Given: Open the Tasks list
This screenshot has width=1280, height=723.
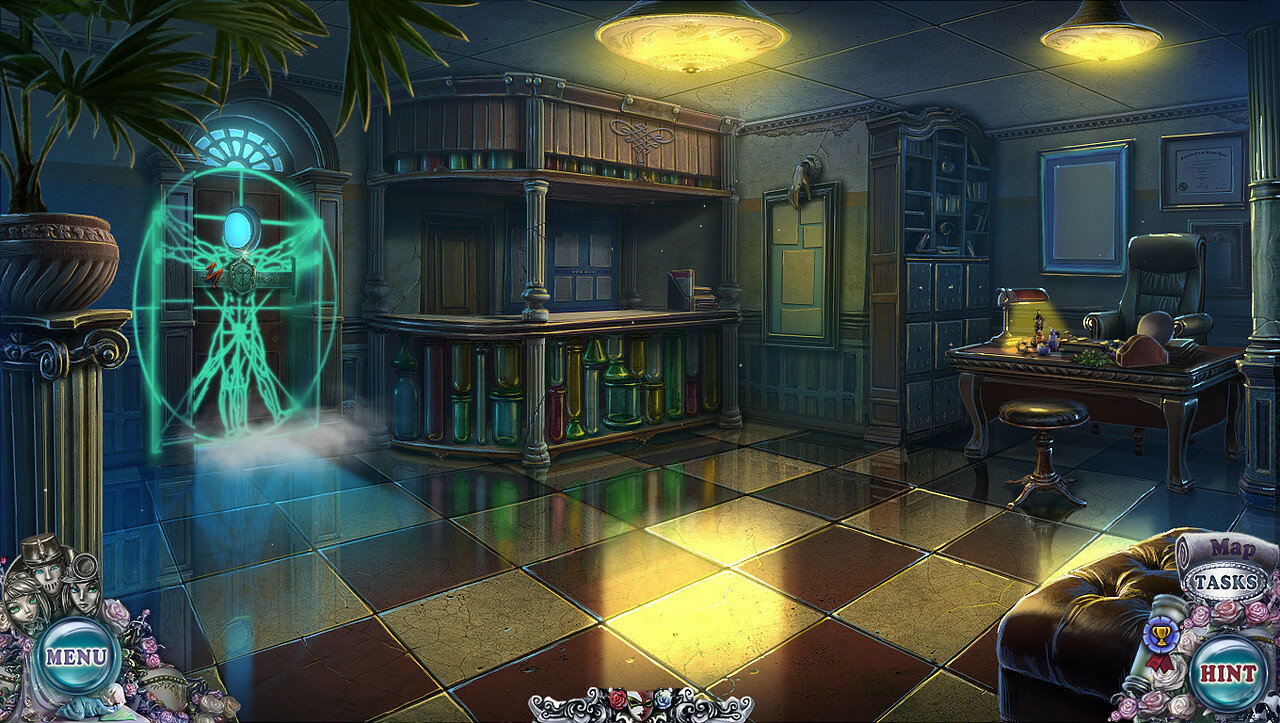Looking at the screenshot, I should (1226, 583).
